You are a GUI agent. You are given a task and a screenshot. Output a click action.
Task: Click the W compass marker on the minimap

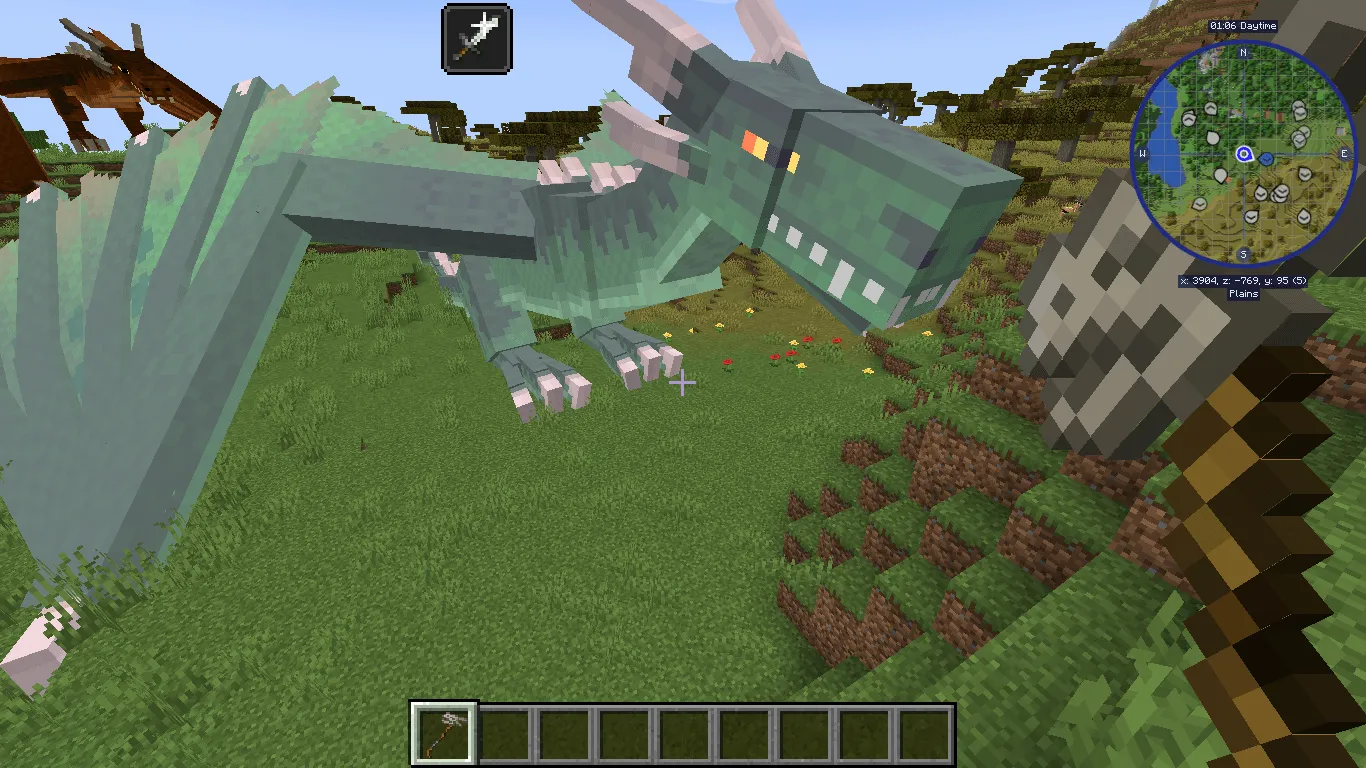pos(1141,153)
